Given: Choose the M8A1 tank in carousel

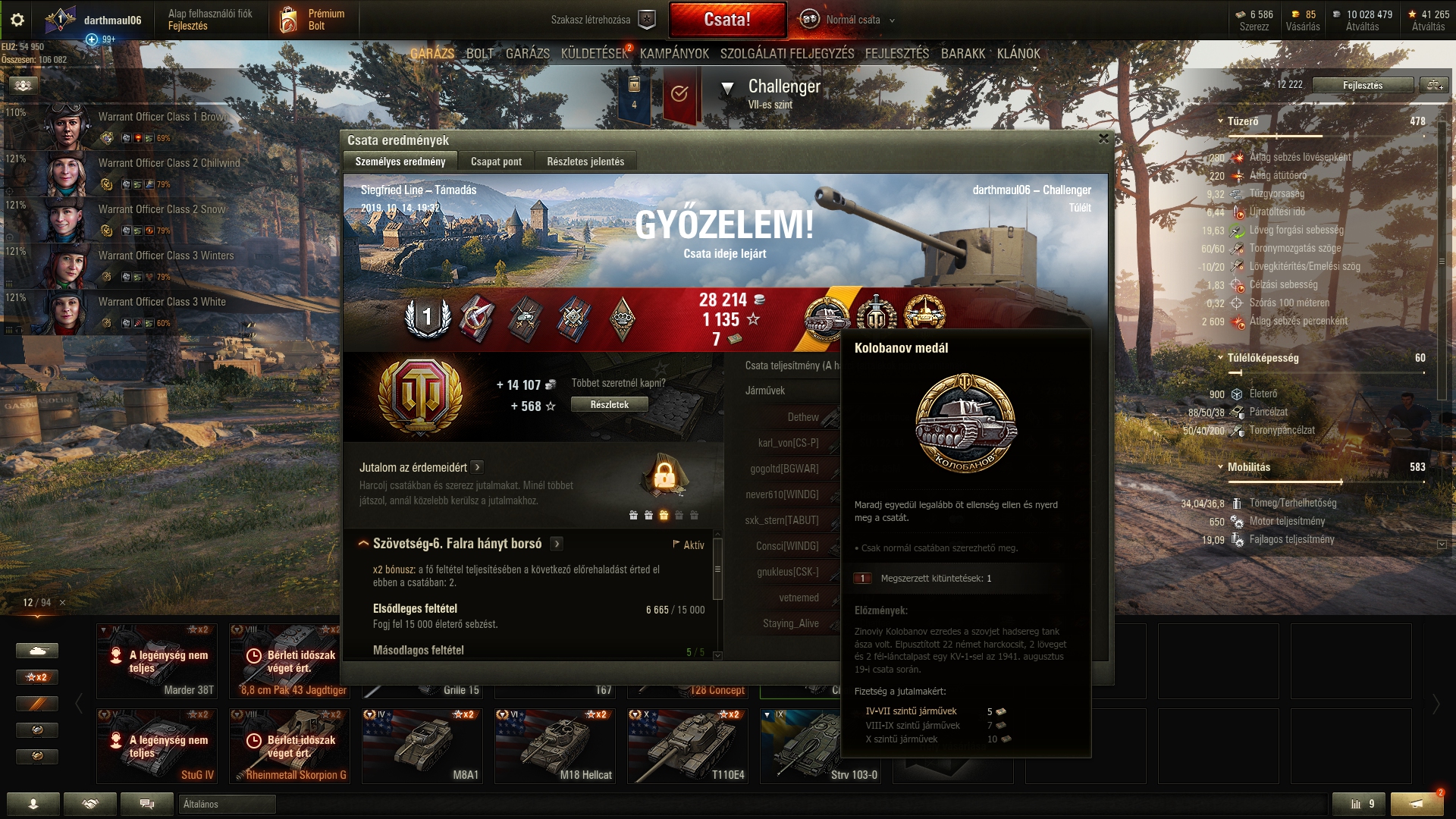Looking at the screenshot, I should pyautogui.click(x=422, y=745).
